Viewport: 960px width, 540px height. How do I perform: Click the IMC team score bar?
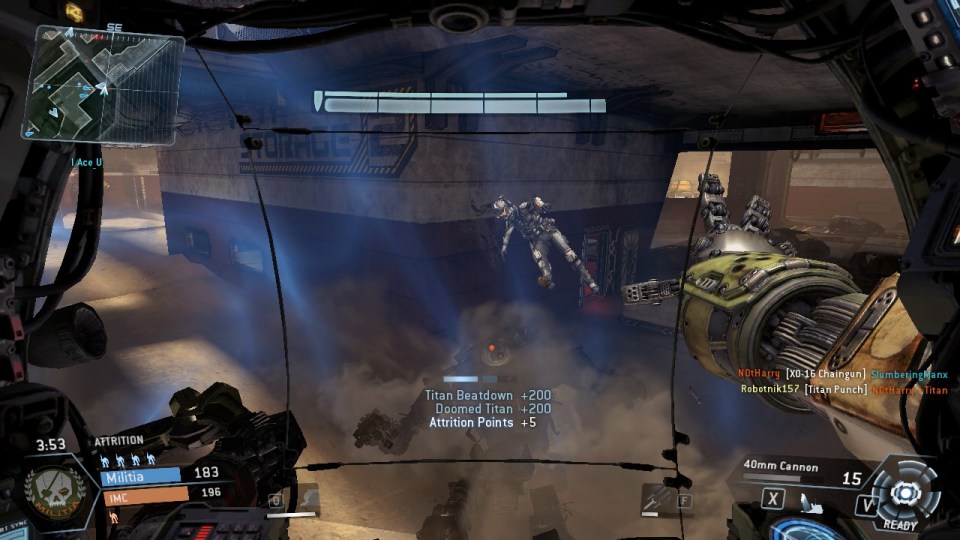(x=145, y=493)
